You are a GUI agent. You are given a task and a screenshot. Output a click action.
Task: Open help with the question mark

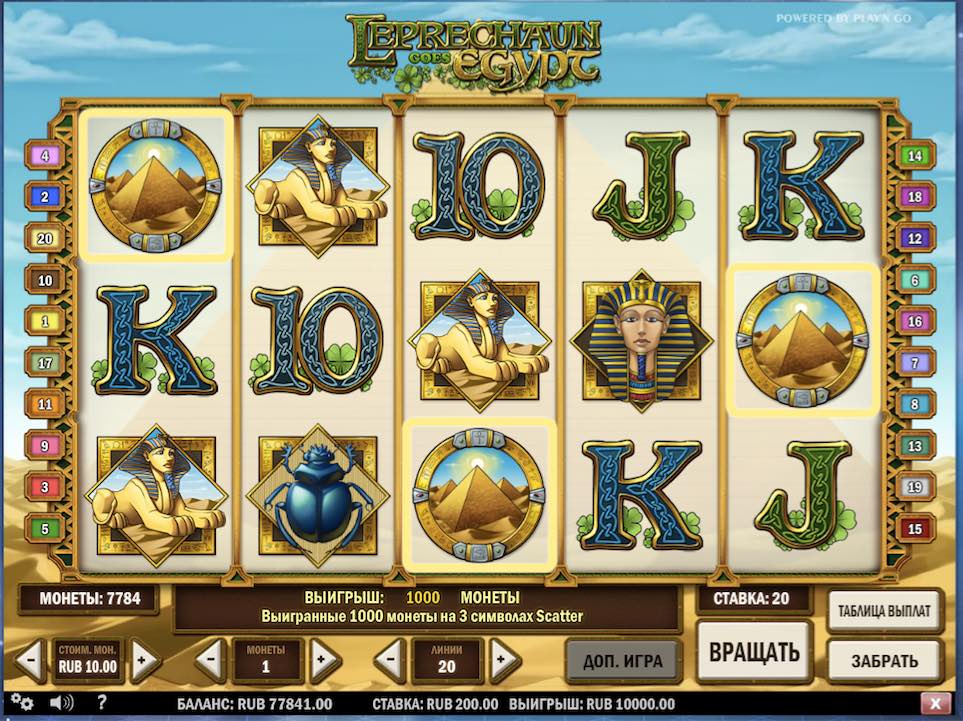102,702
